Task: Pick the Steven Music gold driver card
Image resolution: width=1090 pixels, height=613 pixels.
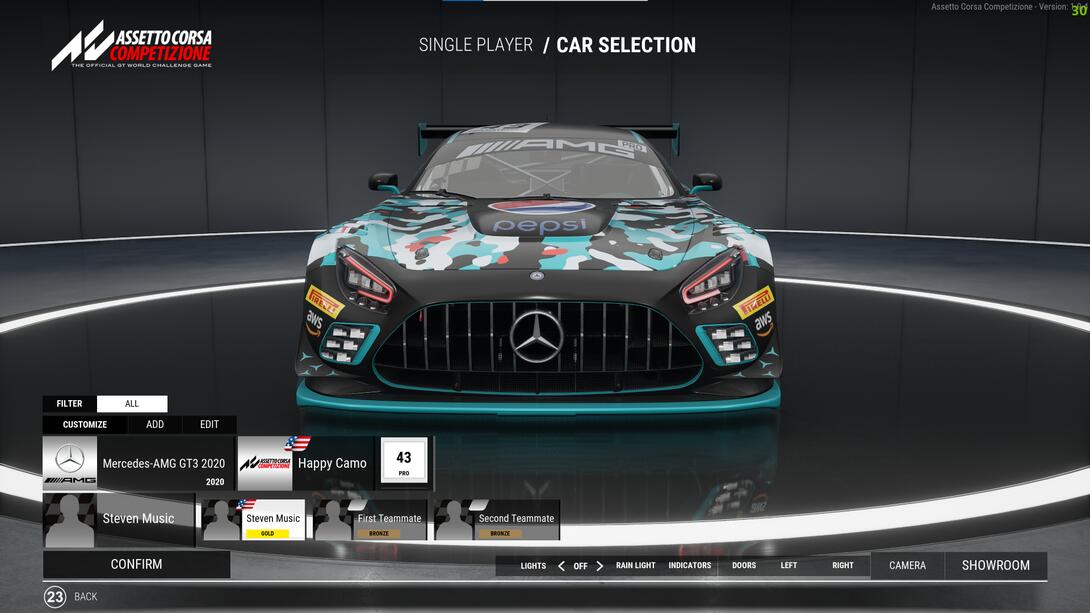Action: click(254, 520)
